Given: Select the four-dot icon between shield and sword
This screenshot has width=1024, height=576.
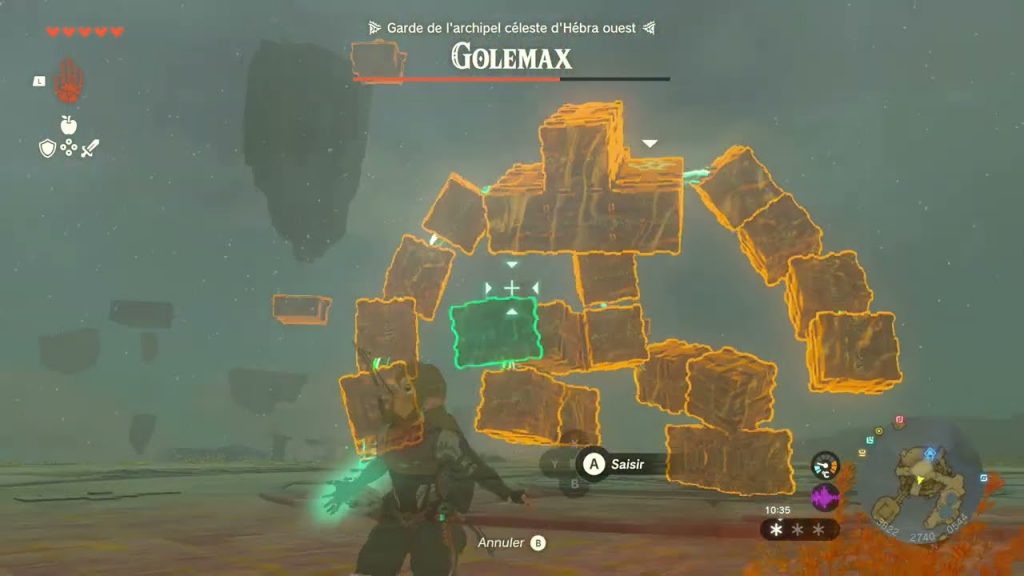Looking at the screenshot, I should (x=69, y=148).
